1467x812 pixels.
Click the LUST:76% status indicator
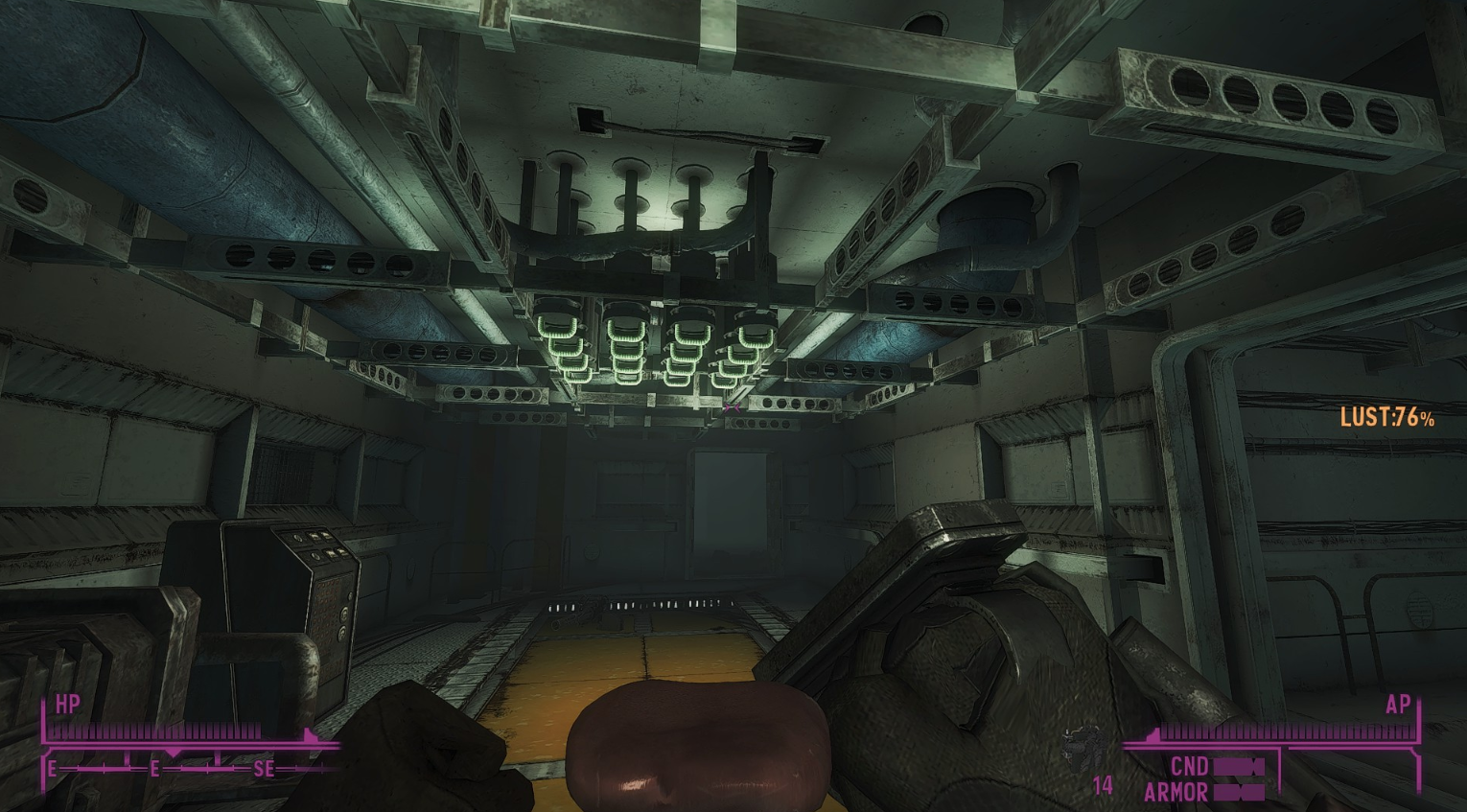click(x=1386, y=417)
